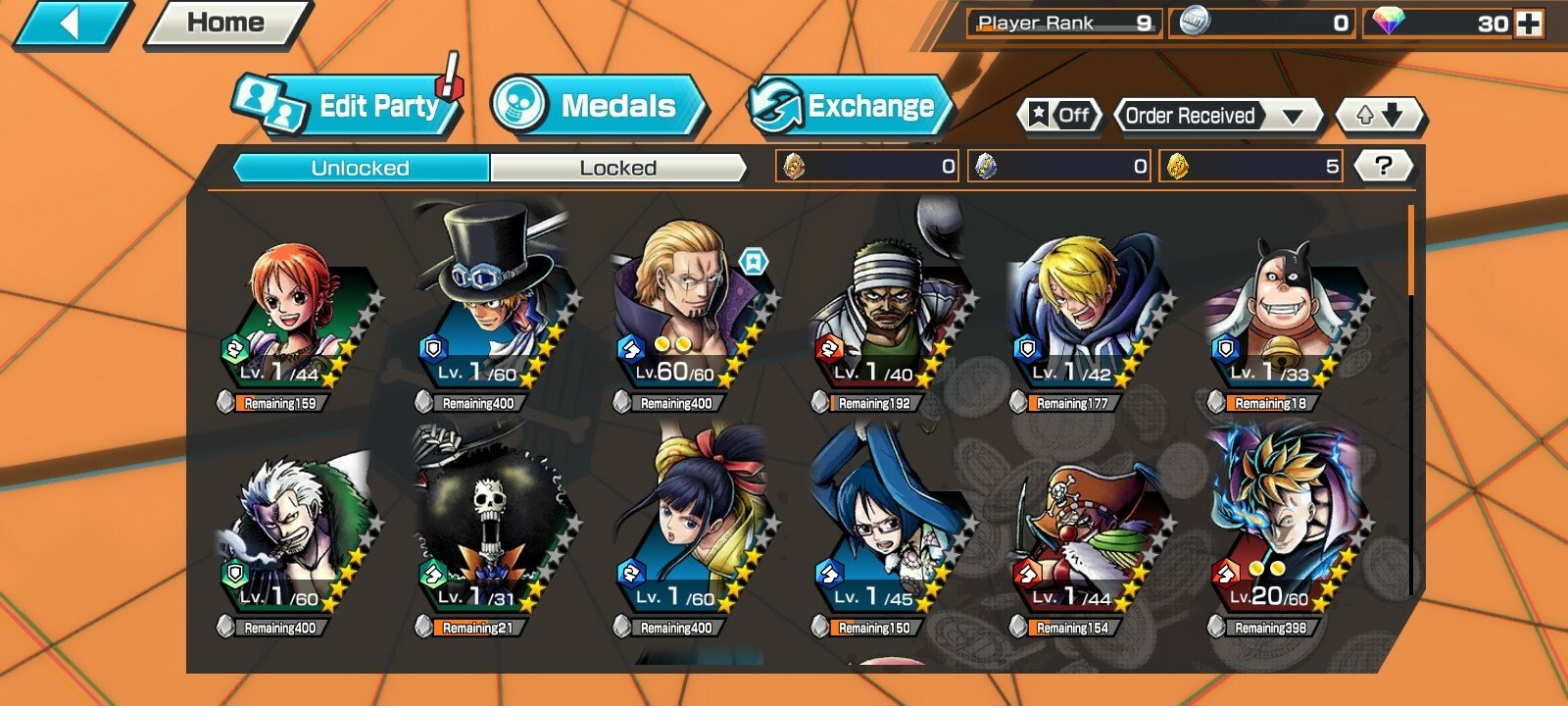1568x706 pixels.
Task: Go back with the arrow button
Action: pyautogui.click(x=71, y=24)
